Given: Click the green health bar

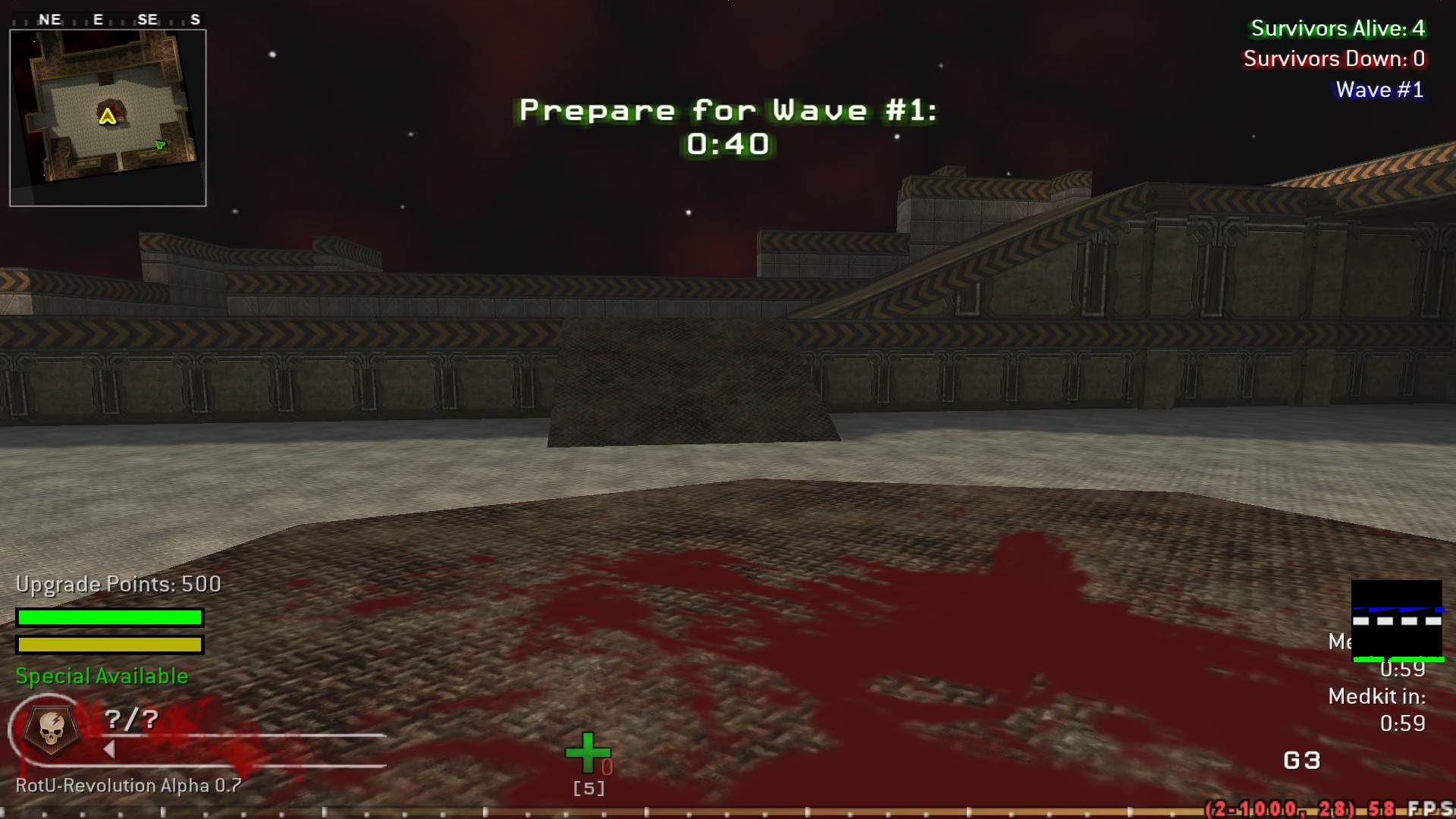Looking at the screenshot, I should click(x=110, y=617).
